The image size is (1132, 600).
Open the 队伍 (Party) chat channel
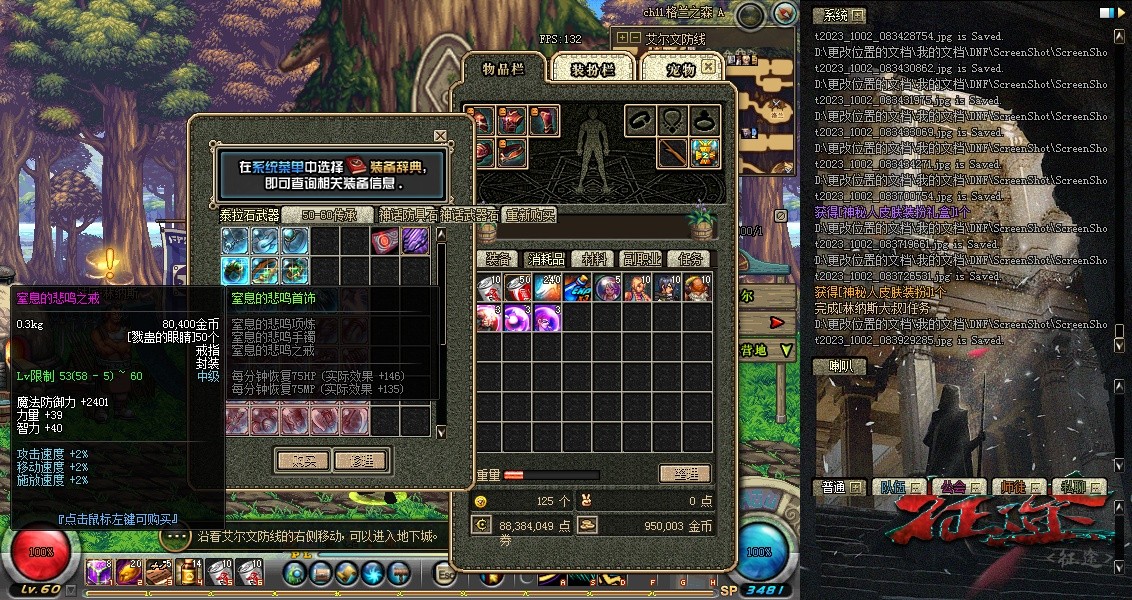(892, 487)
